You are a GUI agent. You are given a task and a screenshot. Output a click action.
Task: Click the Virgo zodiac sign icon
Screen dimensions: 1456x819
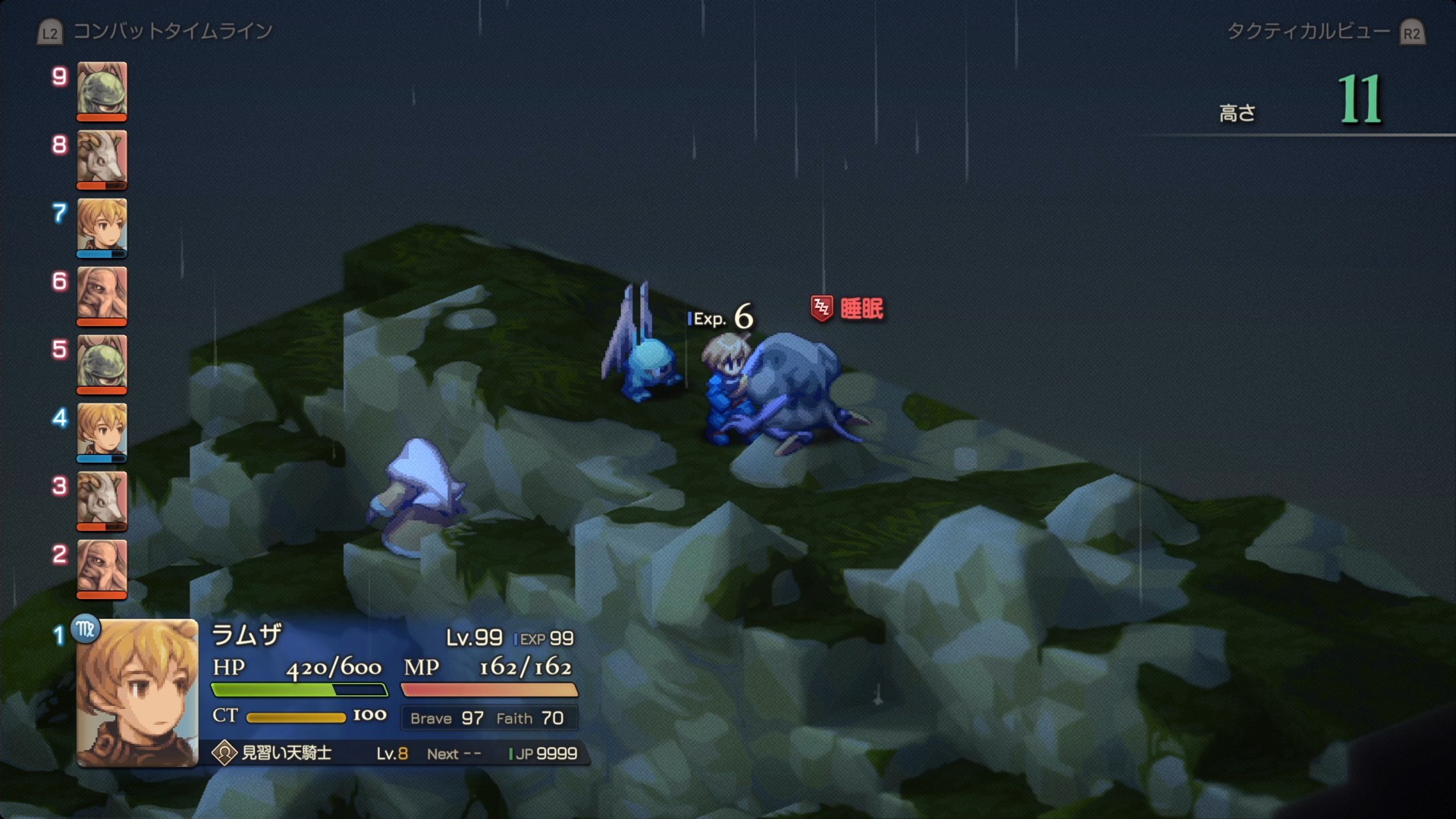[x=86, y=629]
